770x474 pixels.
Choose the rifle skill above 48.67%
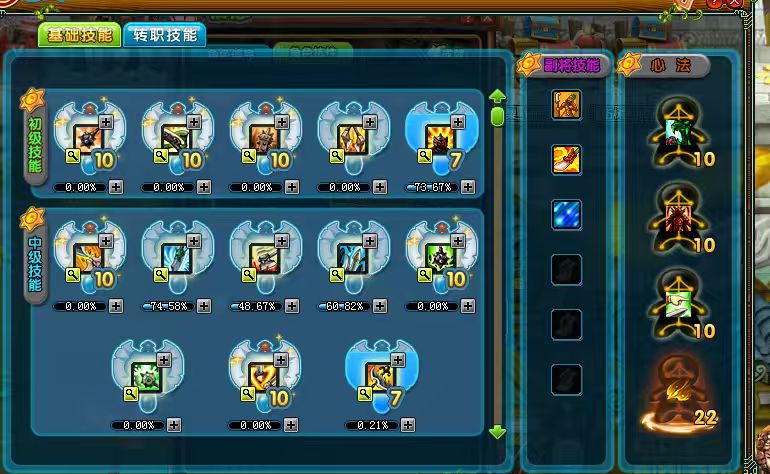click(264, 258)
